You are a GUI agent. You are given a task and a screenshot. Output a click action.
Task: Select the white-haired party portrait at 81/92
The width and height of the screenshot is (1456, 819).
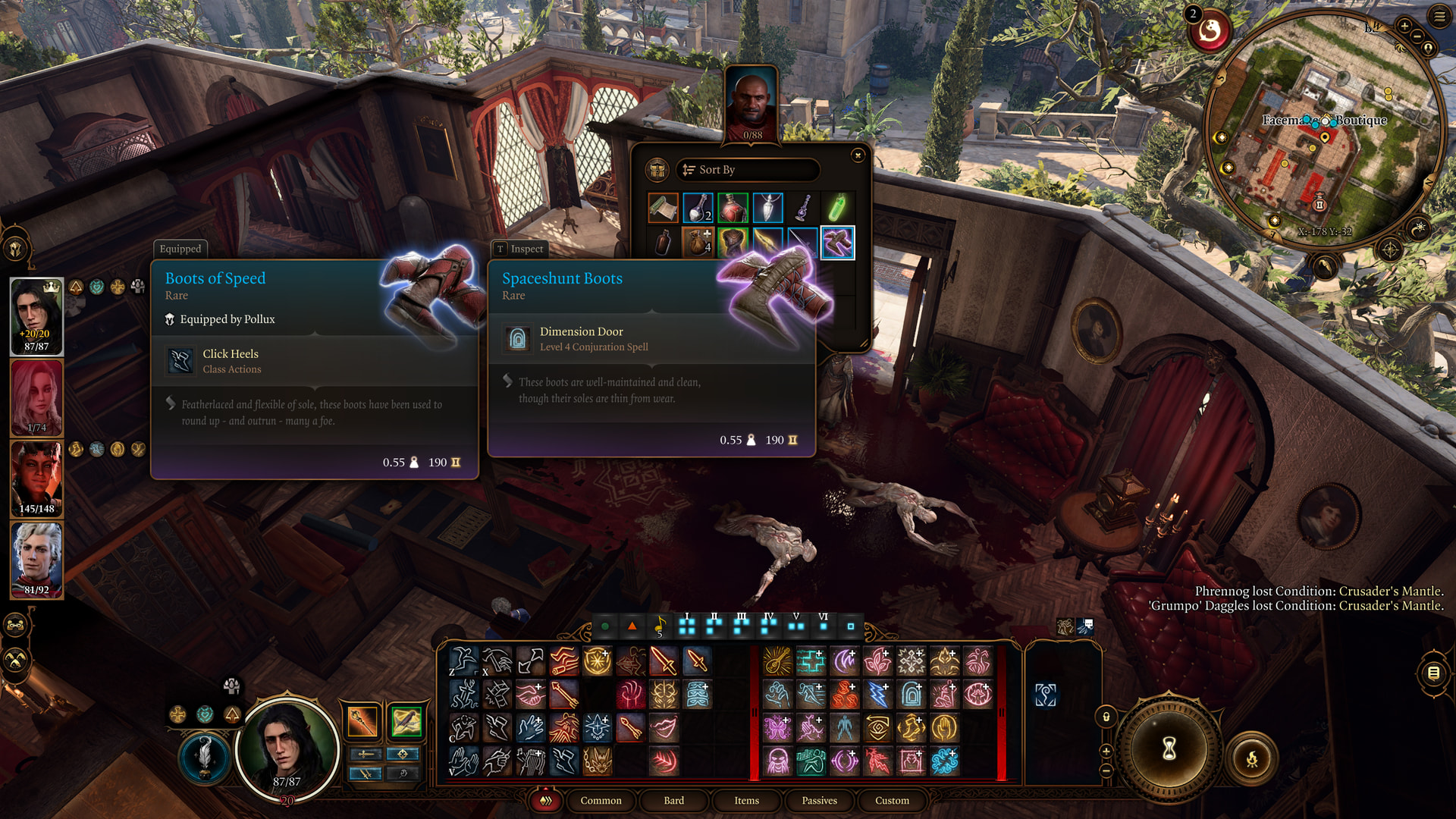pos(36,559)
